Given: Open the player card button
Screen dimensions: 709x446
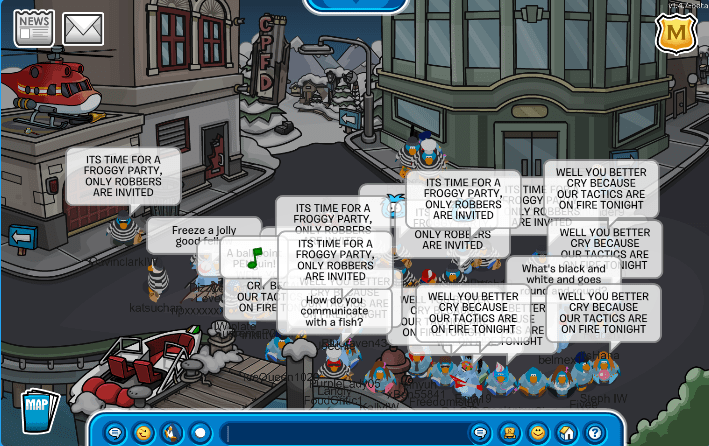Looking at the screenshot, I should [508, 433].
